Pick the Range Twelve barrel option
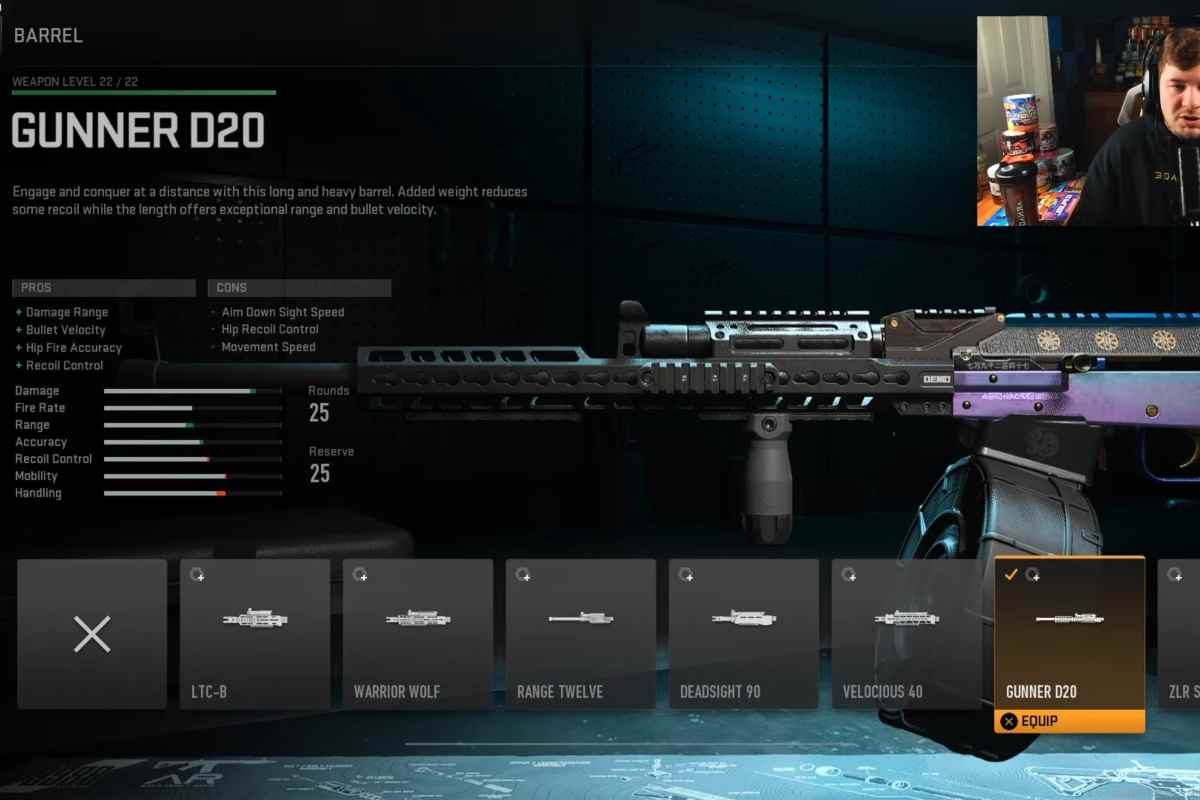Image resolution: width=1200 pixels, height=800 pixels. pyautogui.click(x=581, y=634)
